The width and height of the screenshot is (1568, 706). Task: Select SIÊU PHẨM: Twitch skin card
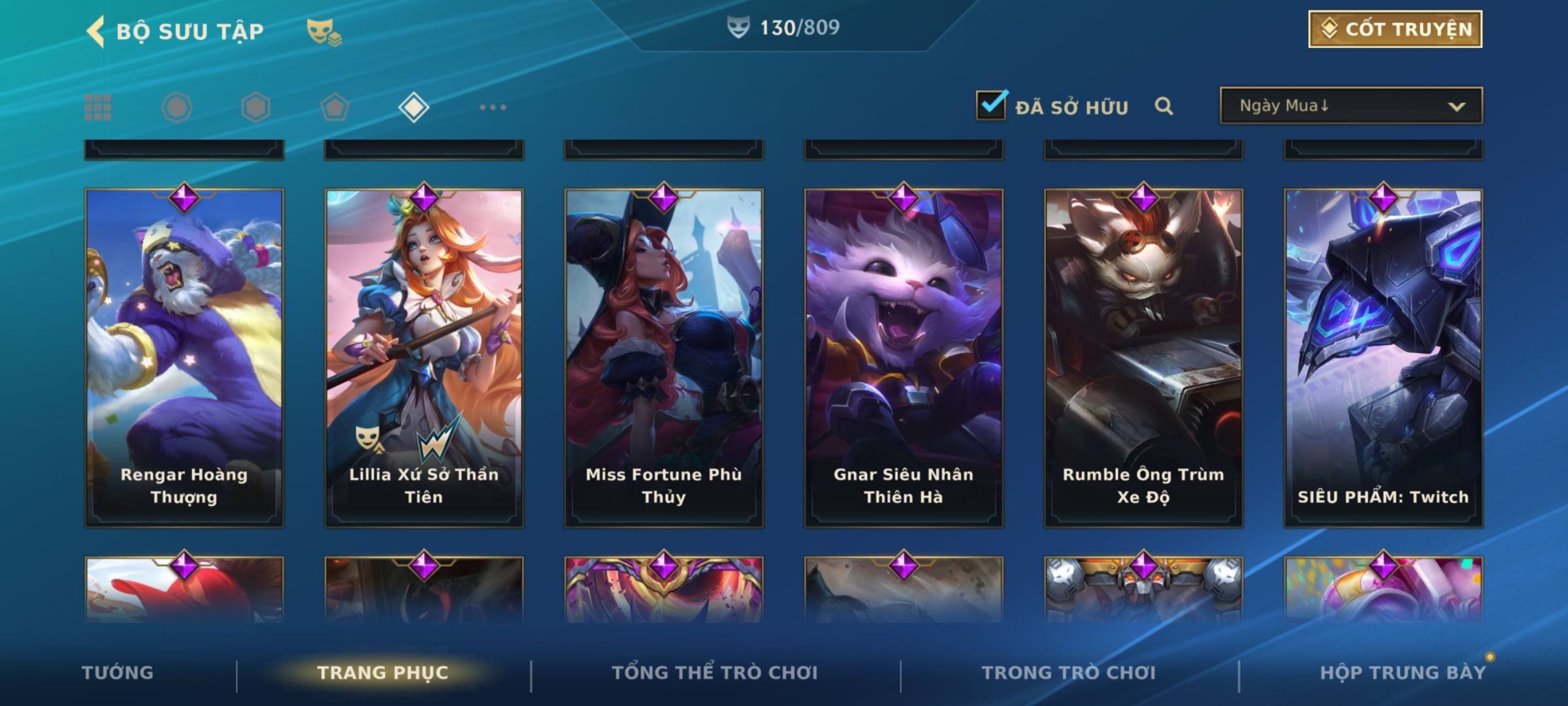tap(1383, 358)
